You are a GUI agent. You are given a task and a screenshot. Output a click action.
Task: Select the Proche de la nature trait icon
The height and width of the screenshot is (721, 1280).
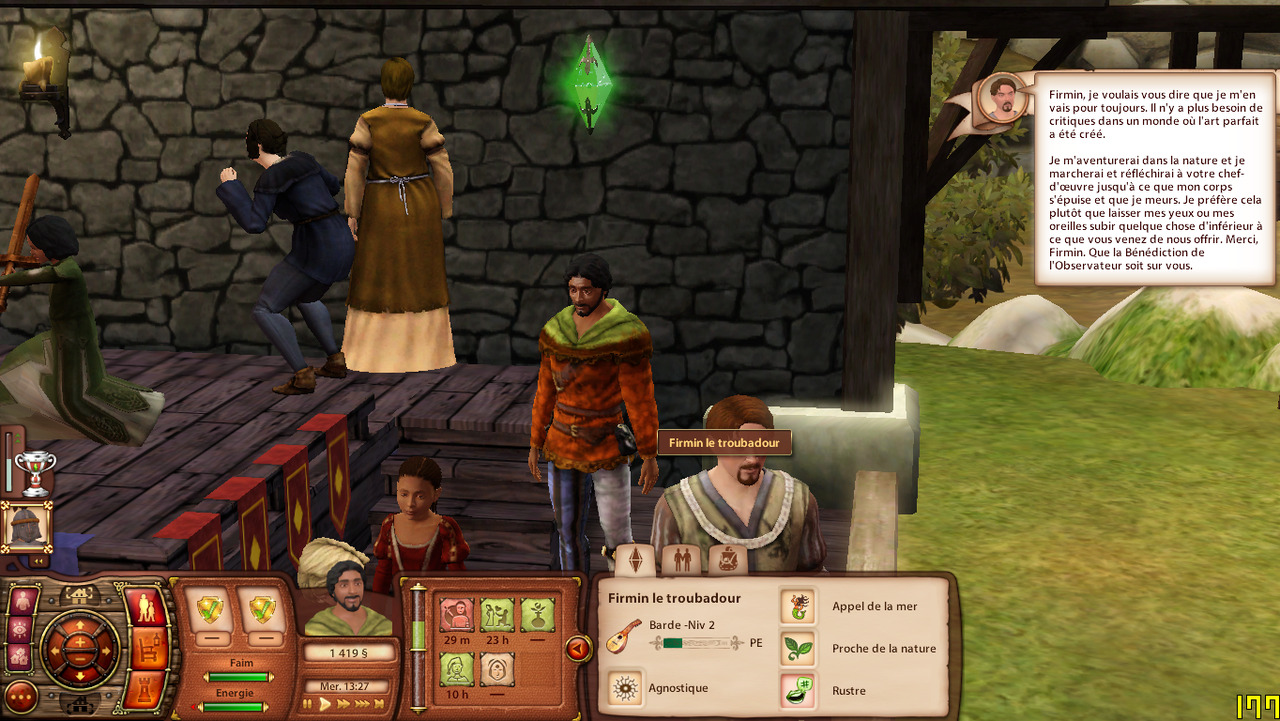tap(798, 648)
